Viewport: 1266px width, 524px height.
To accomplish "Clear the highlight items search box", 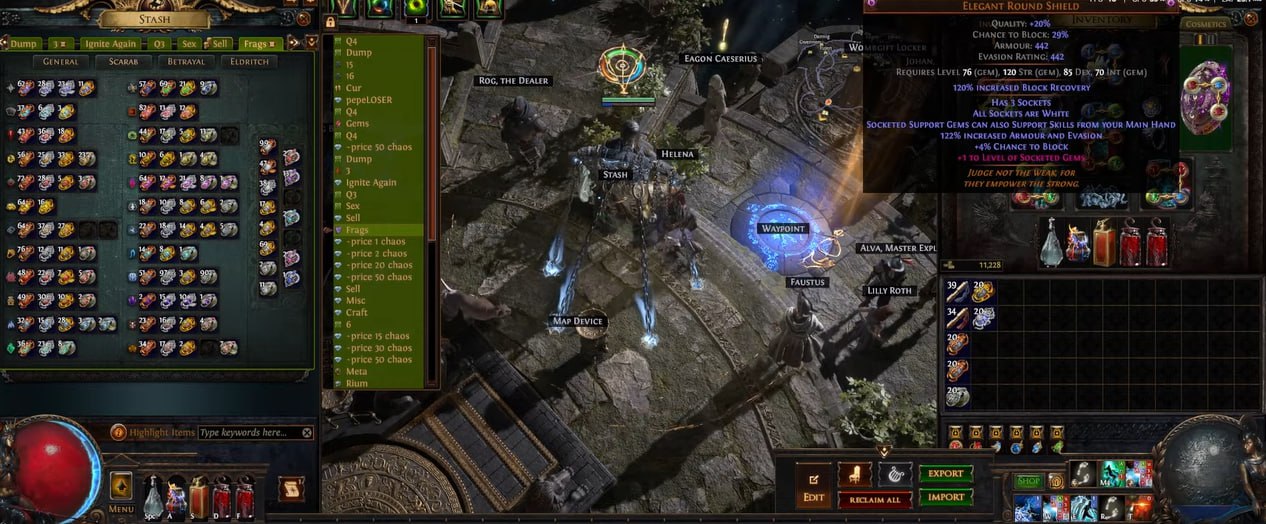I will [x=307, y=433].
